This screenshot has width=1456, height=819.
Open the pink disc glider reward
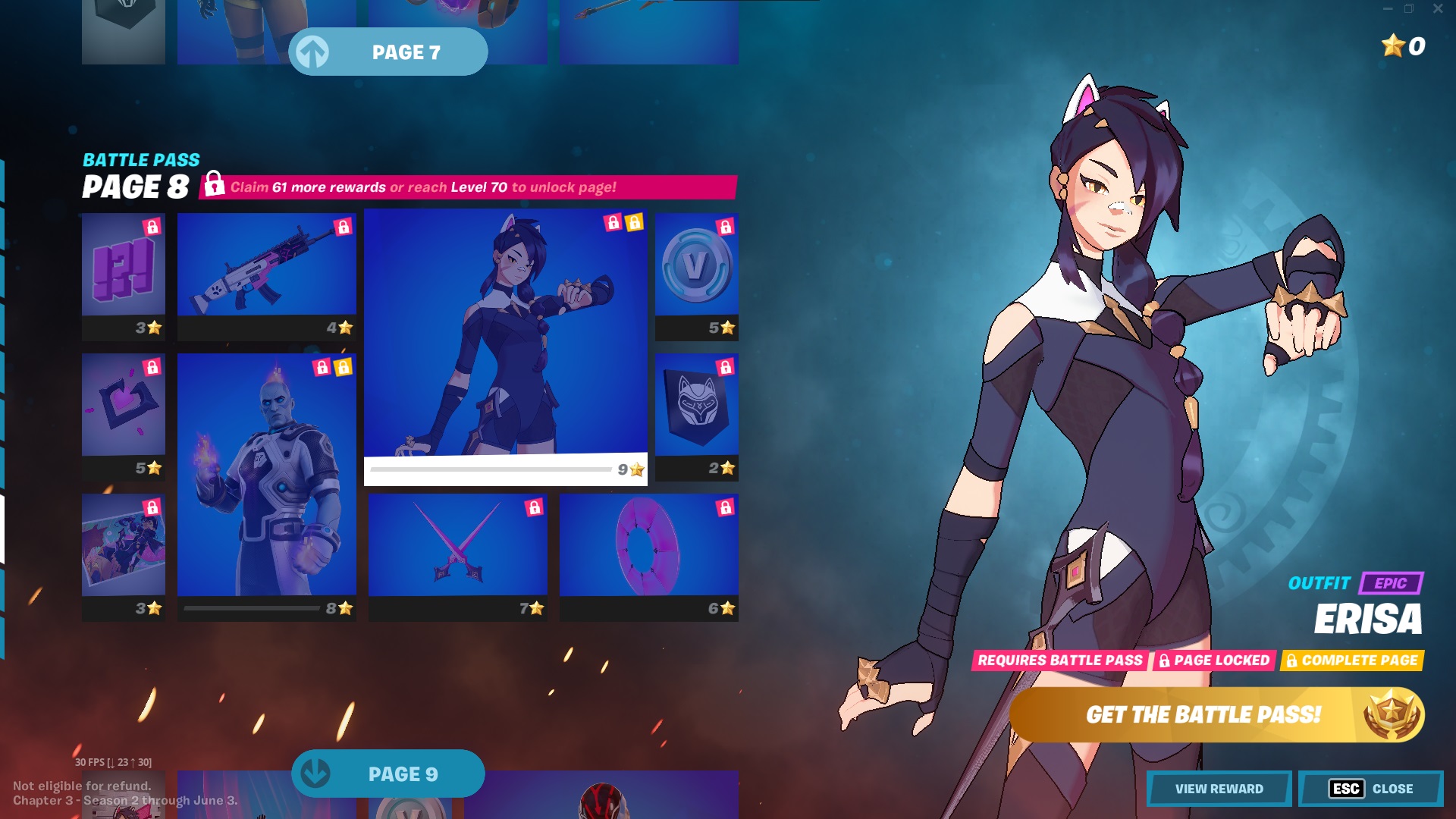pyautogui.click(x=648, y=550)
